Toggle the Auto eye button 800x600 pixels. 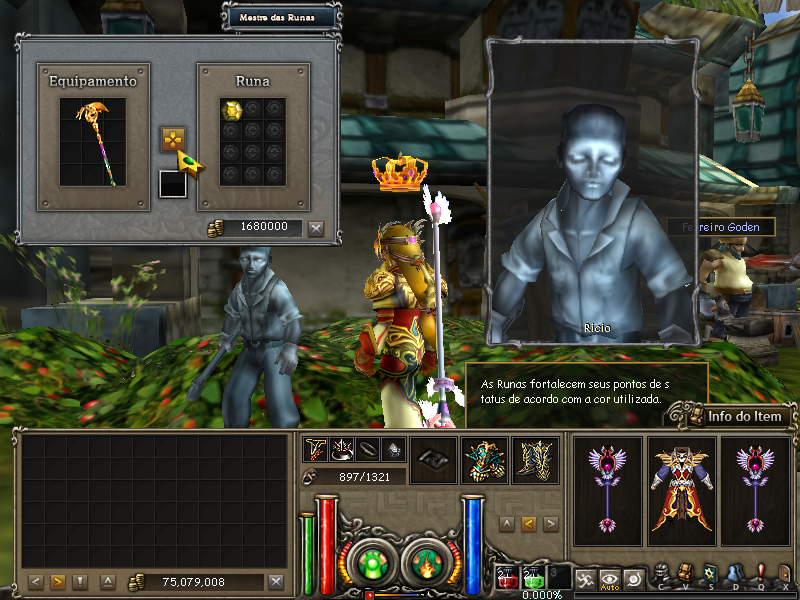609,578
